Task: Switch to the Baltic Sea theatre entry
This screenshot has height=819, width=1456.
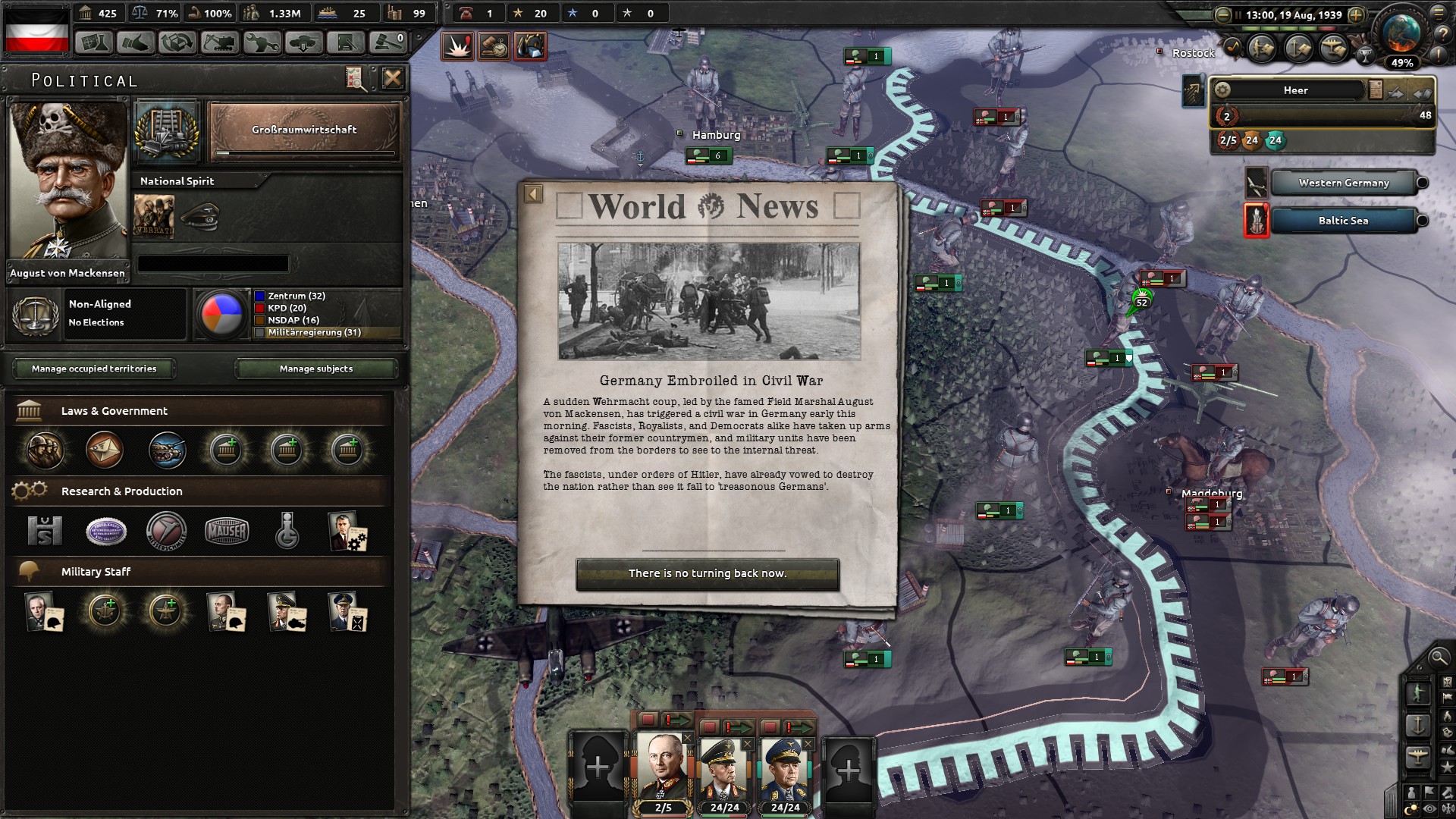Action: pyautogui.click(x=1342, y=221)
